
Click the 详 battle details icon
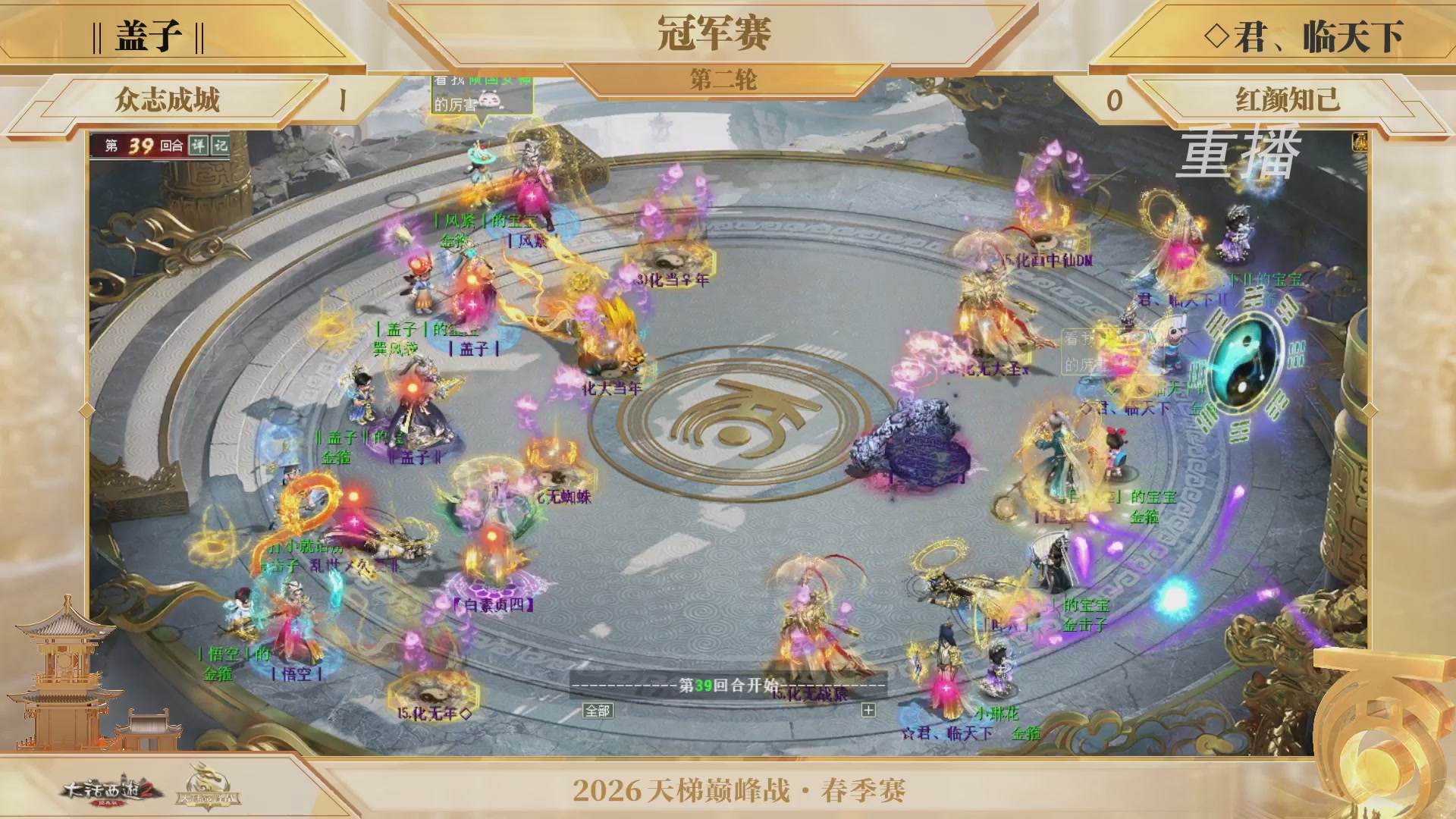[199, 145]
